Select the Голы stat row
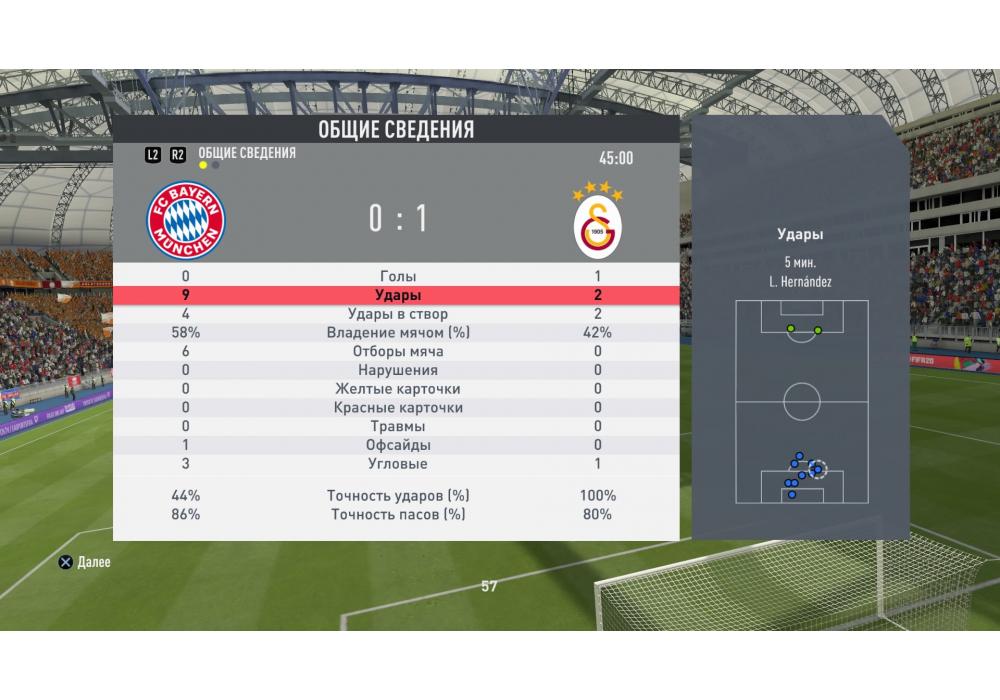 (398, 276)
